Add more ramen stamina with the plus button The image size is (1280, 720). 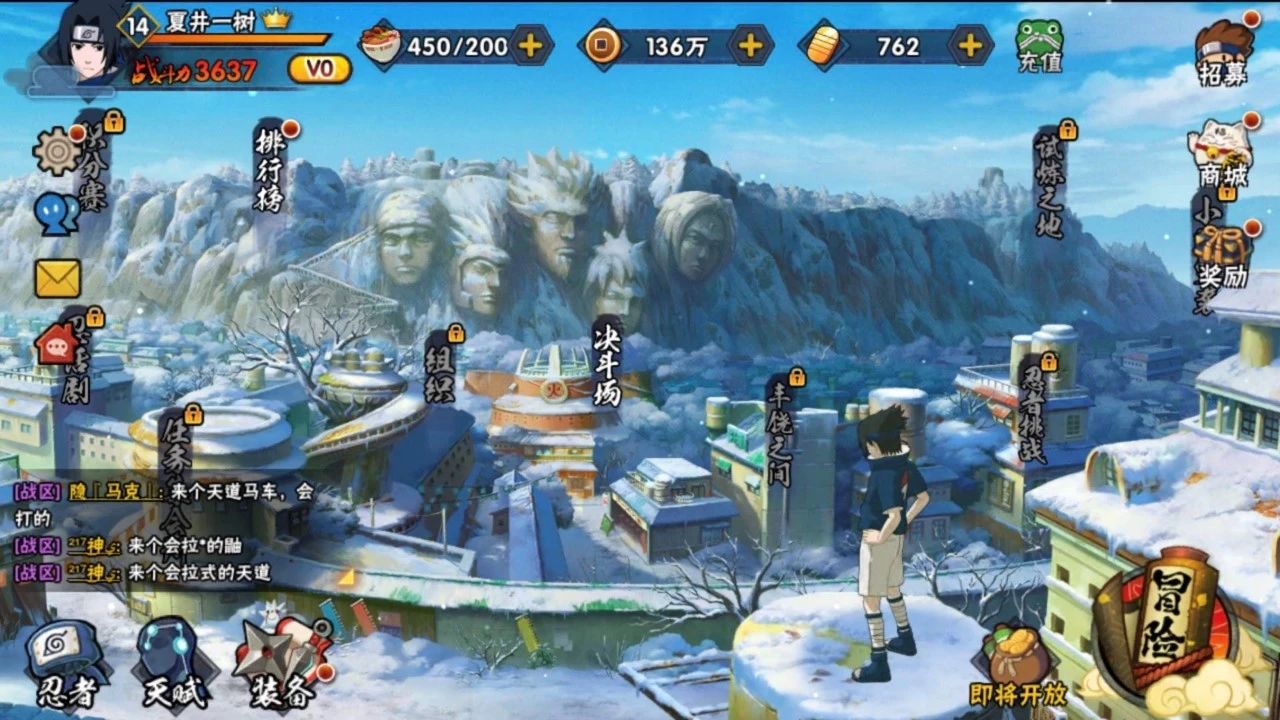click(x=531, y=45)
